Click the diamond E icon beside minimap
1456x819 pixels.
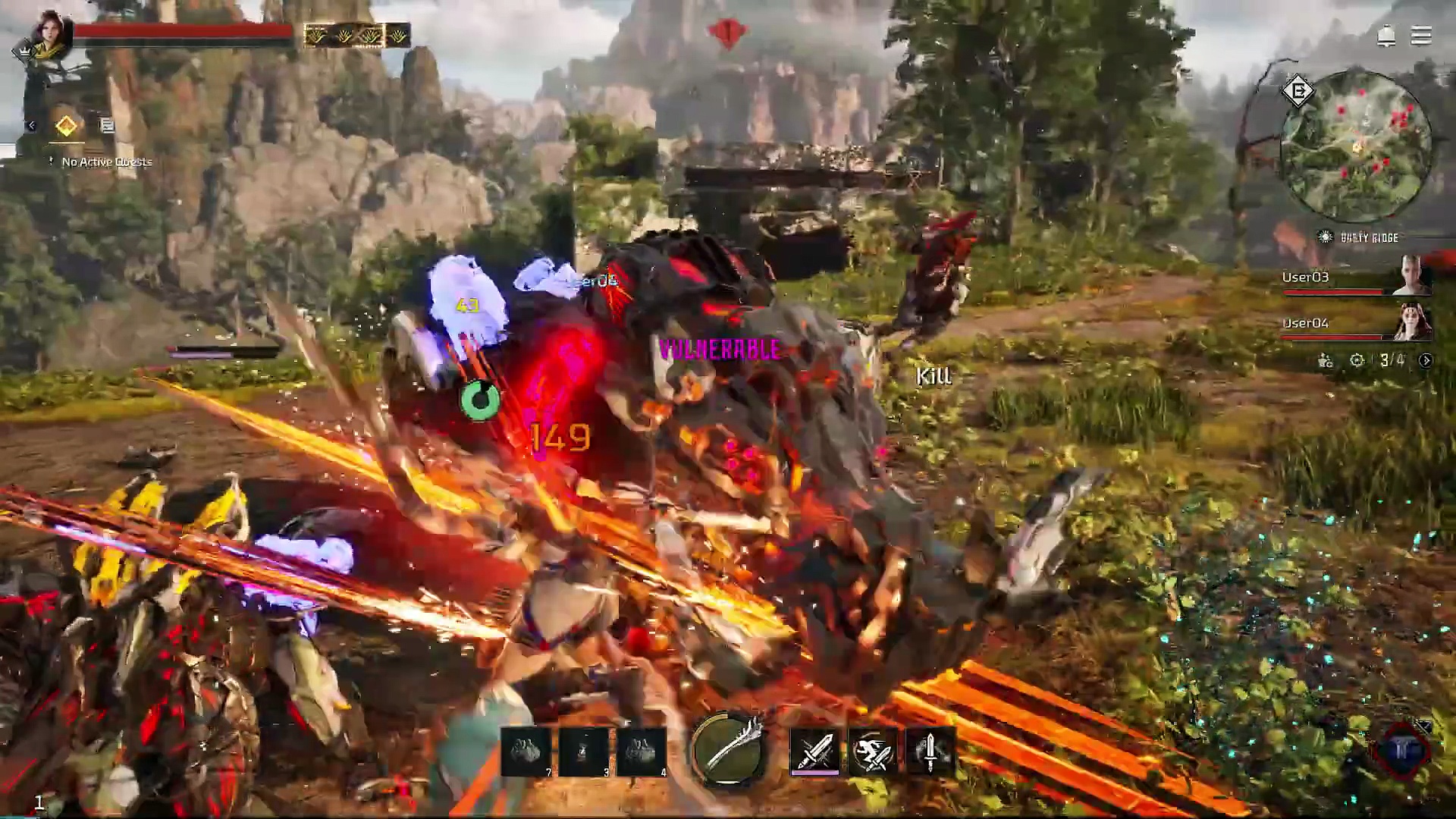pos(1298,92)
